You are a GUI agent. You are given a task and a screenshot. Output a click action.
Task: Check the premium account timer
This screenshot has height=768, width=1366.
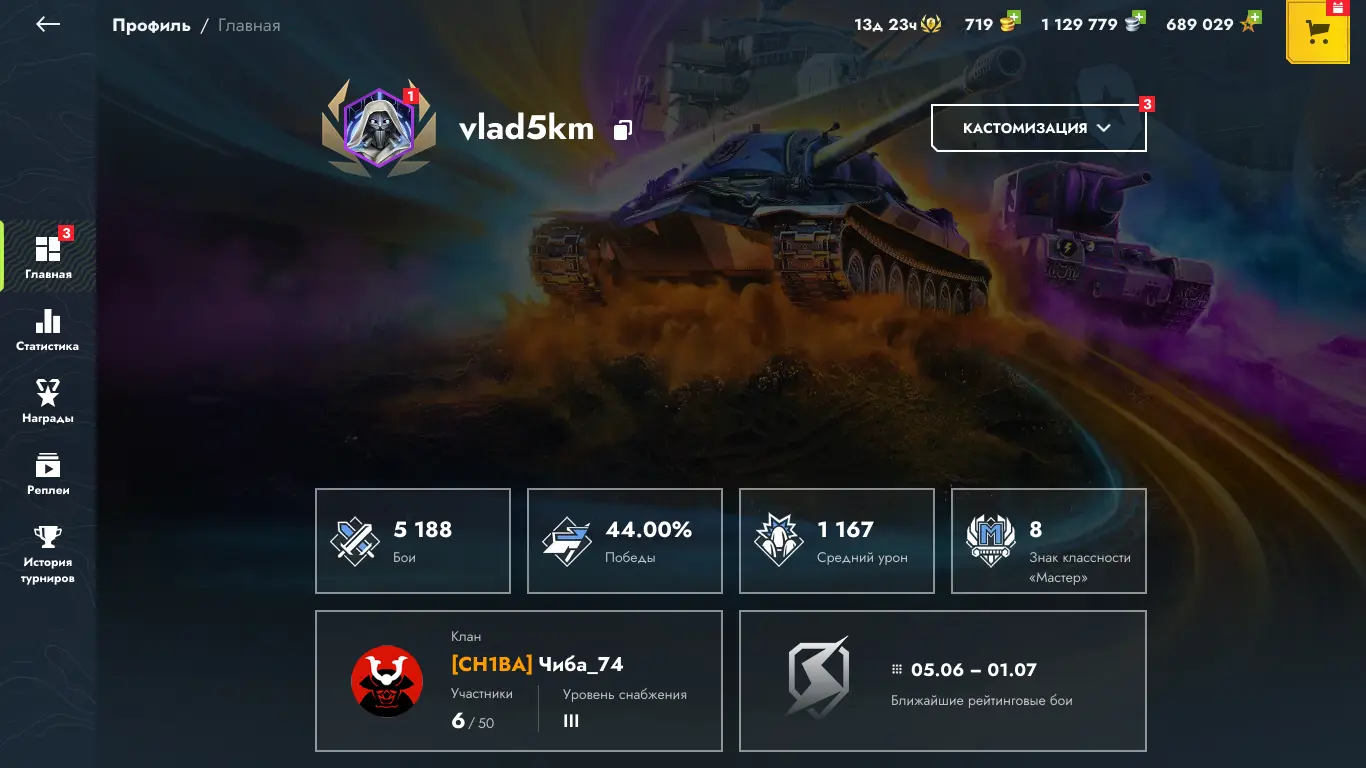tap(897, 24)
